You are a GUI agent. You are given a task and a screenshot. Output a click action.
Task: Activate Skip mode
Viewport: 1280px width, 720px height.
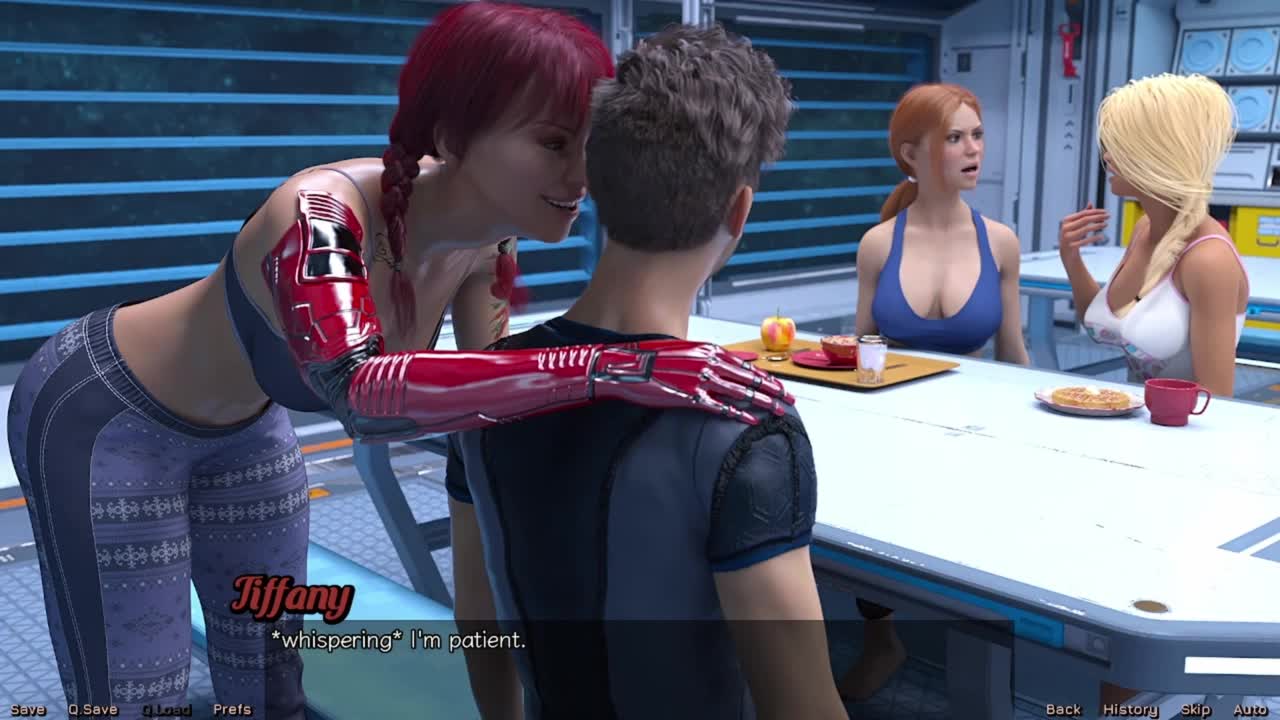1195,709
